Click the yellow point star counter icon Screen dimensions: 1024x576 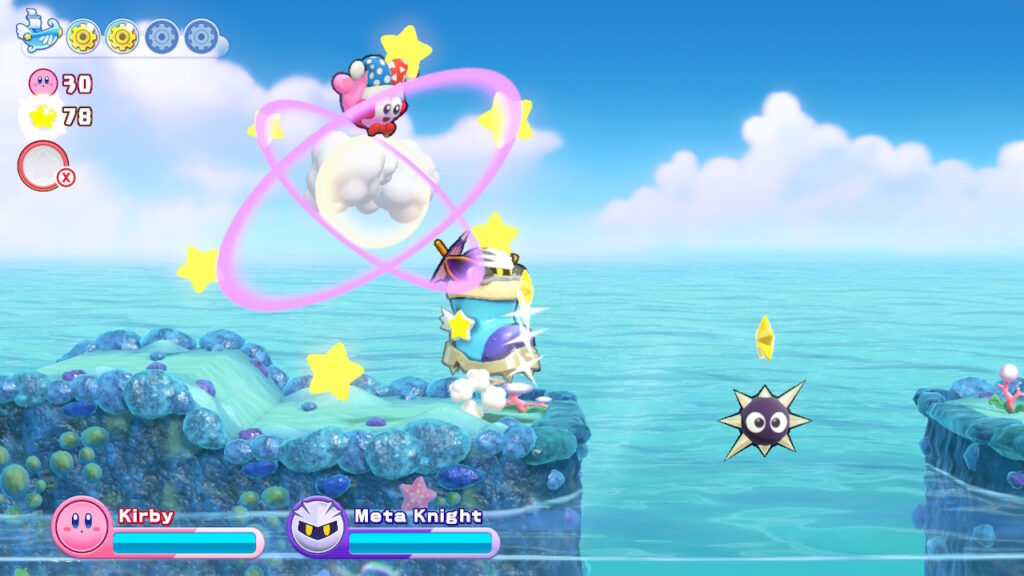pyautogui.click(x=43, y=117)
